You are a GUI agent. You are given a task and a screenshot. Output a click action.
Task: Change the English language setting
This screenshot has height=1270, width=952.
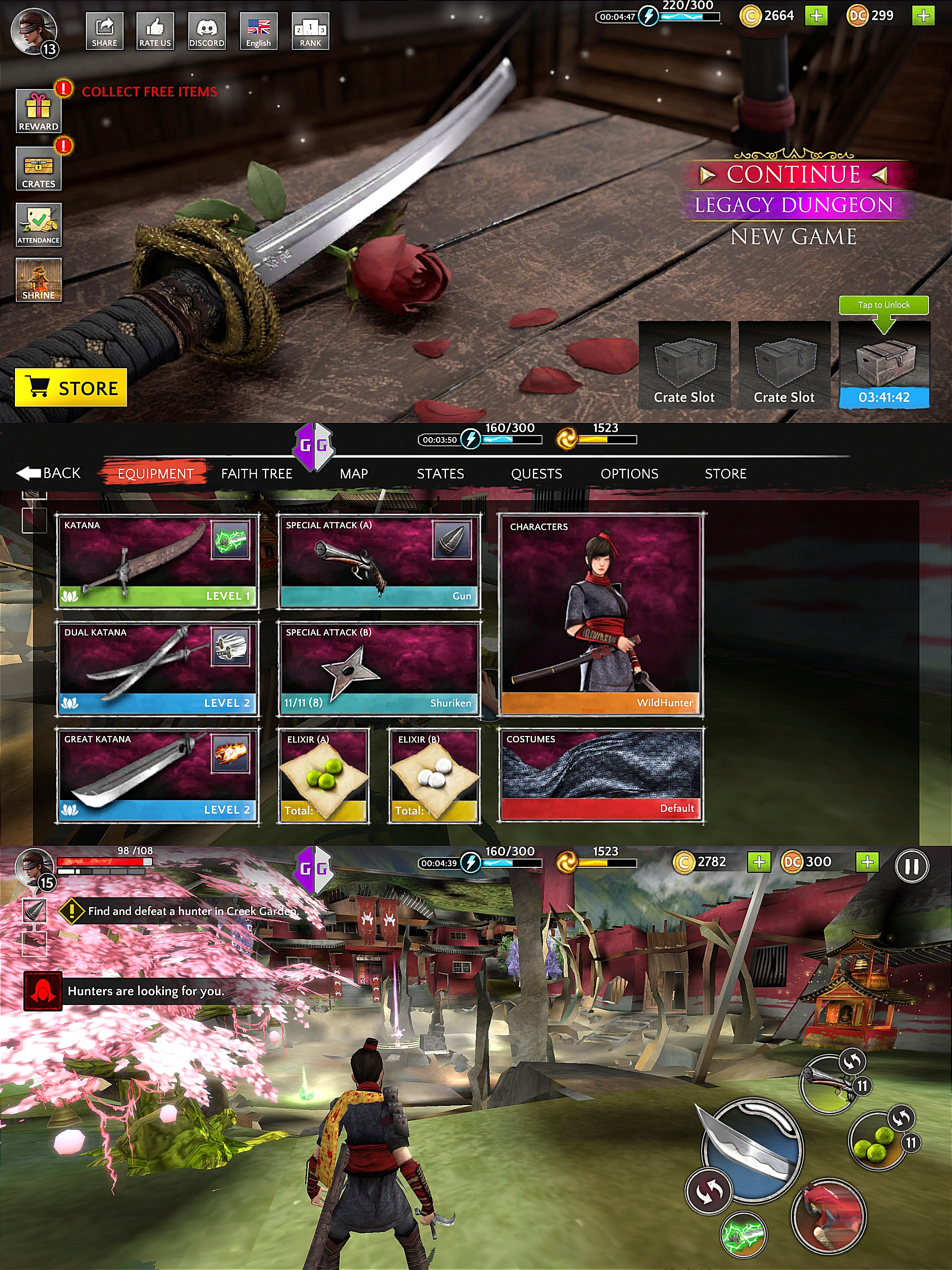click(x=258, y=31)
